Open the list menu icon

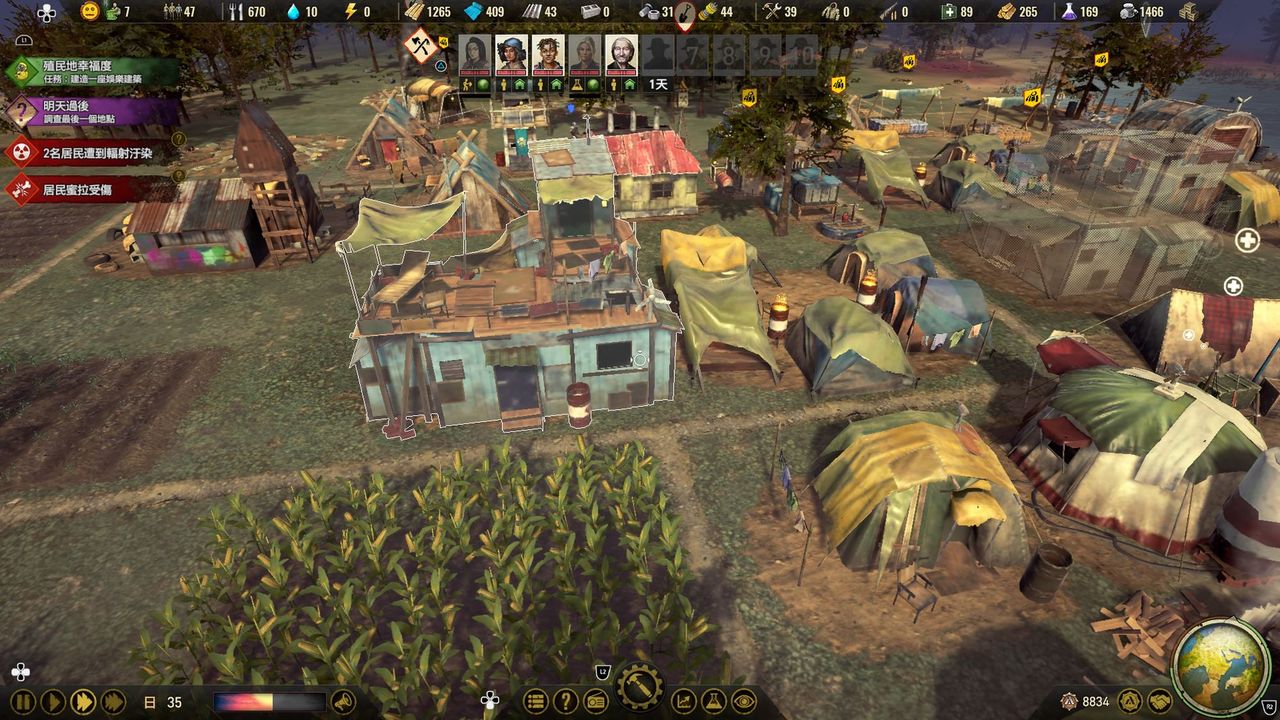tap(536, 702)
